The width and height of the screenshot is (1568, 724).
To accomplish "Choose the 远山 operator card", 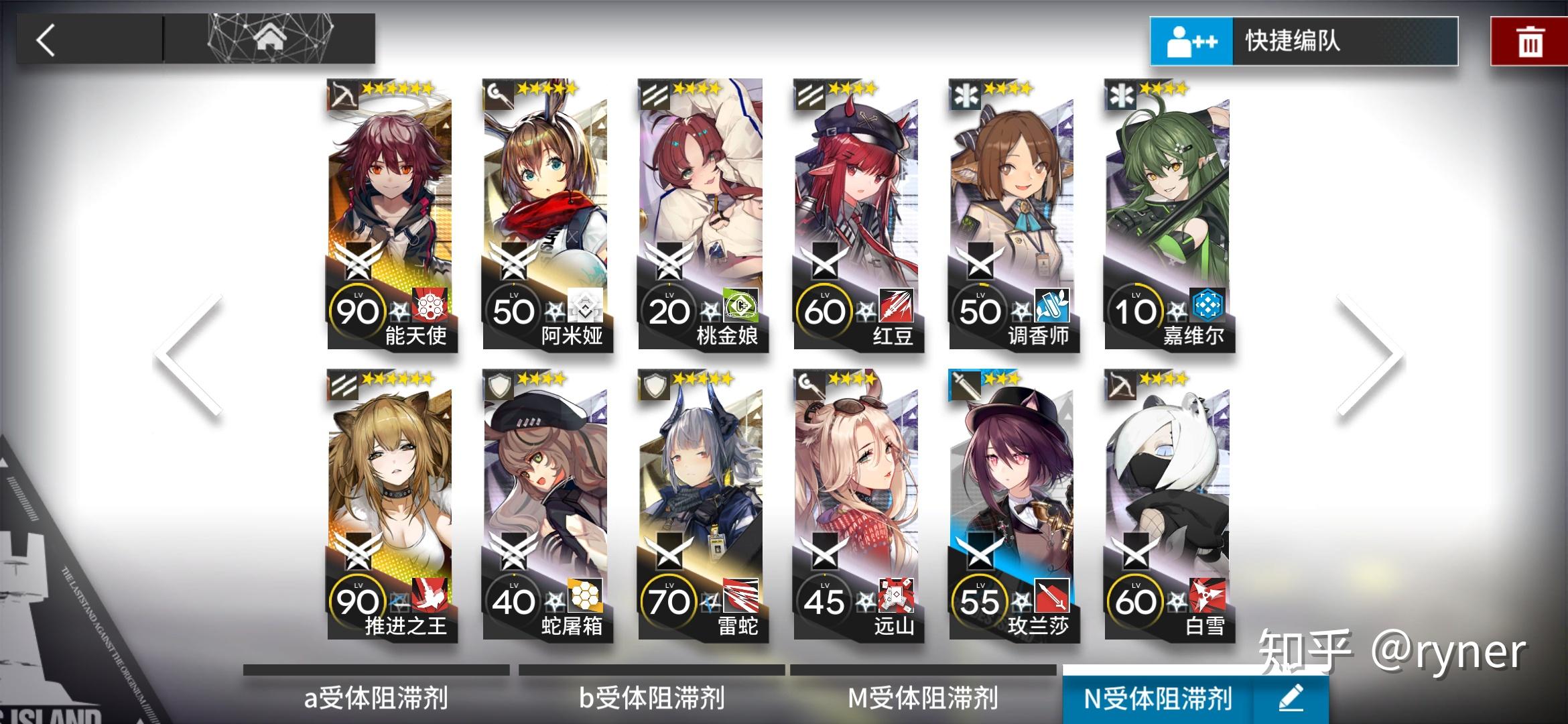I will pos(857,505).
